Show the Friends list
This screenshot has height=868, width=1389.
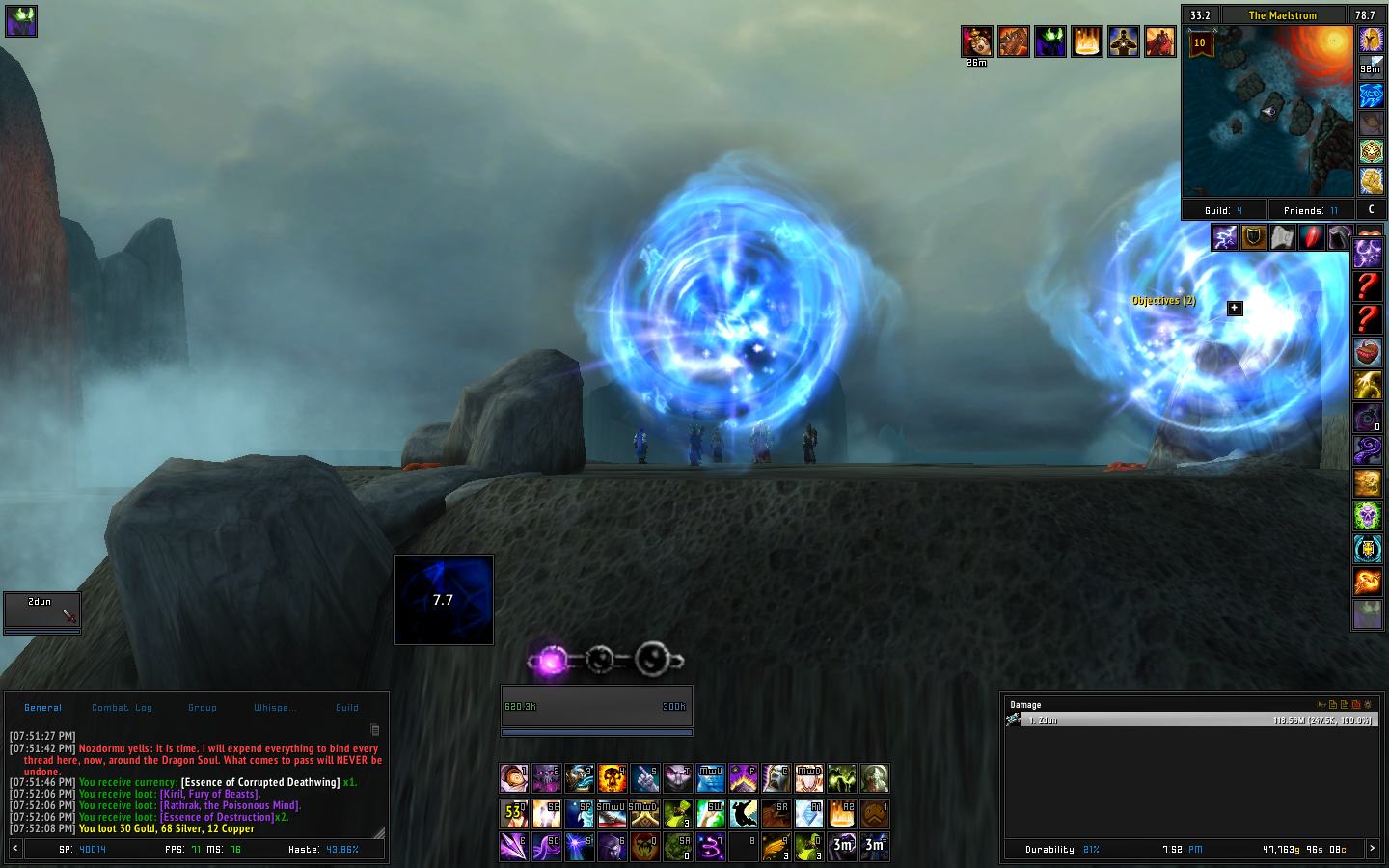1310,210
